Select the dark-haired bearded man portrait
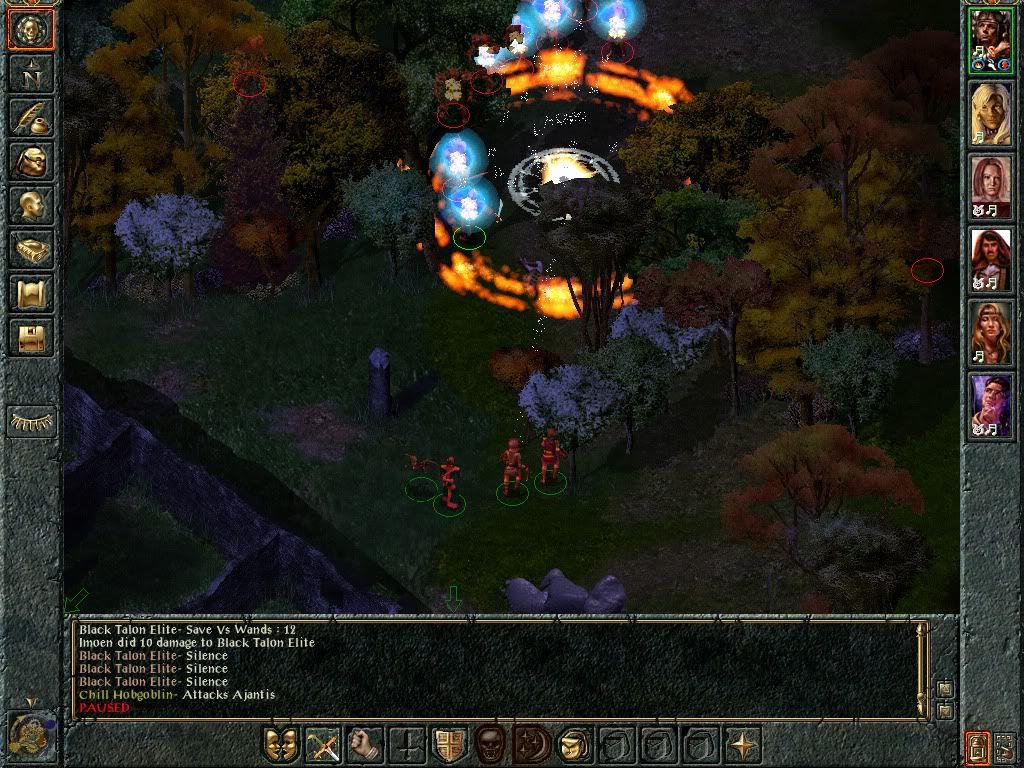 (990, 260)
